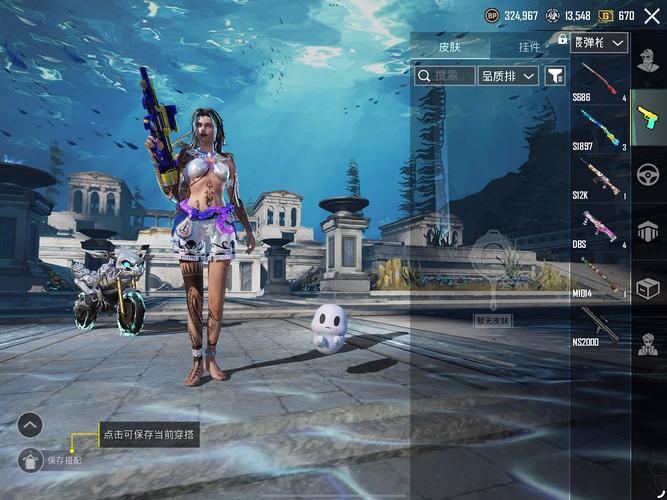667x500 pixels.
Task: Open the vehicle steering wheel category
Action: 648,174
